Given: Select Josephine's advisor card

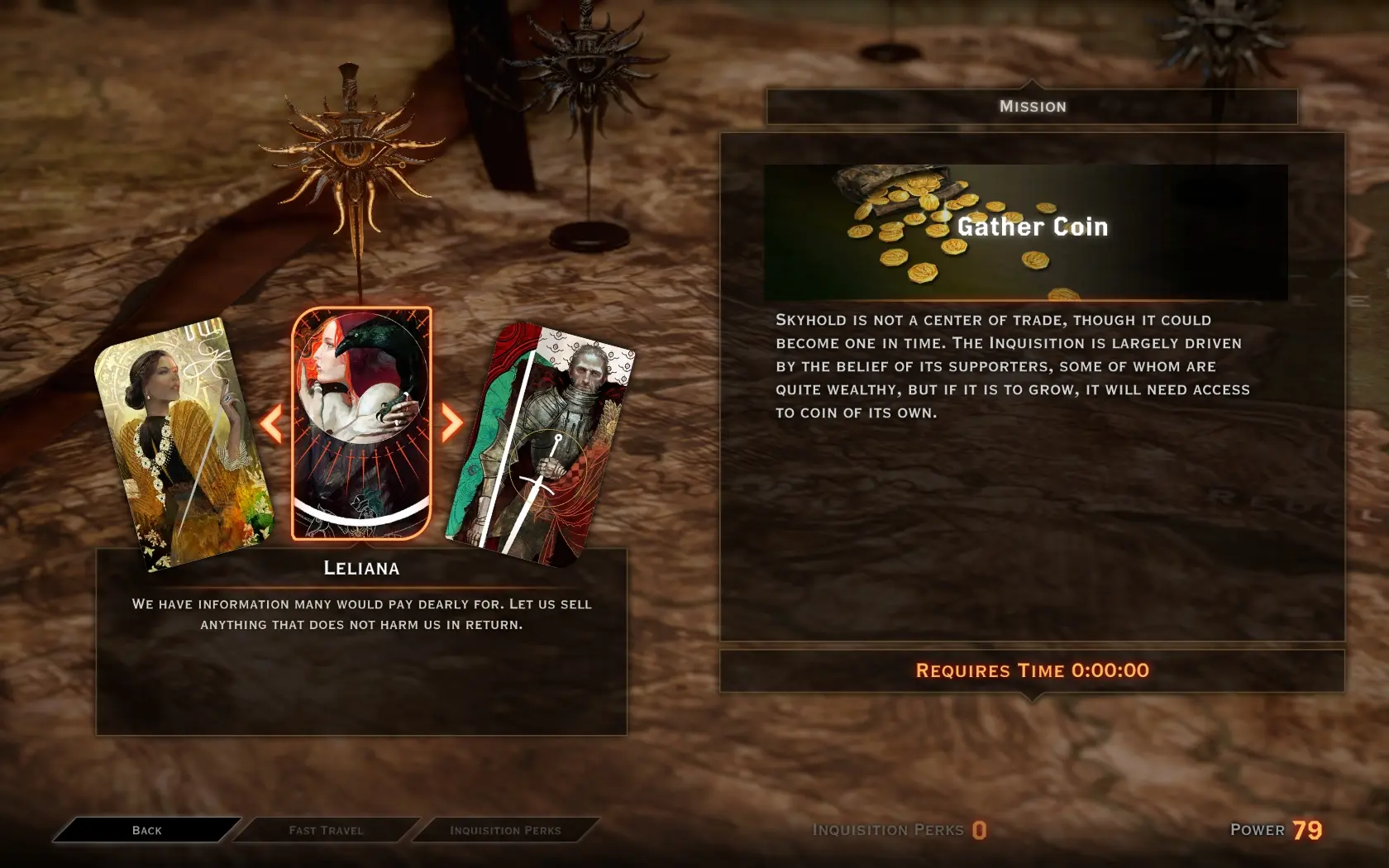Looking at the screenshot, I should click(184, 445).
